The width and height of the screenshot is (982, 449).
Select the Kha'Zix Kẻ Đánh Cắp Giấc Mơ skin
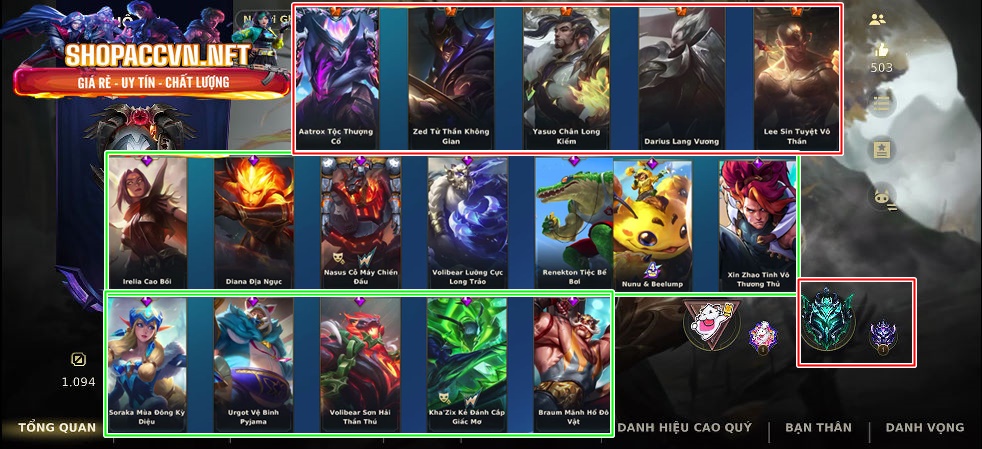click(466, 363)
